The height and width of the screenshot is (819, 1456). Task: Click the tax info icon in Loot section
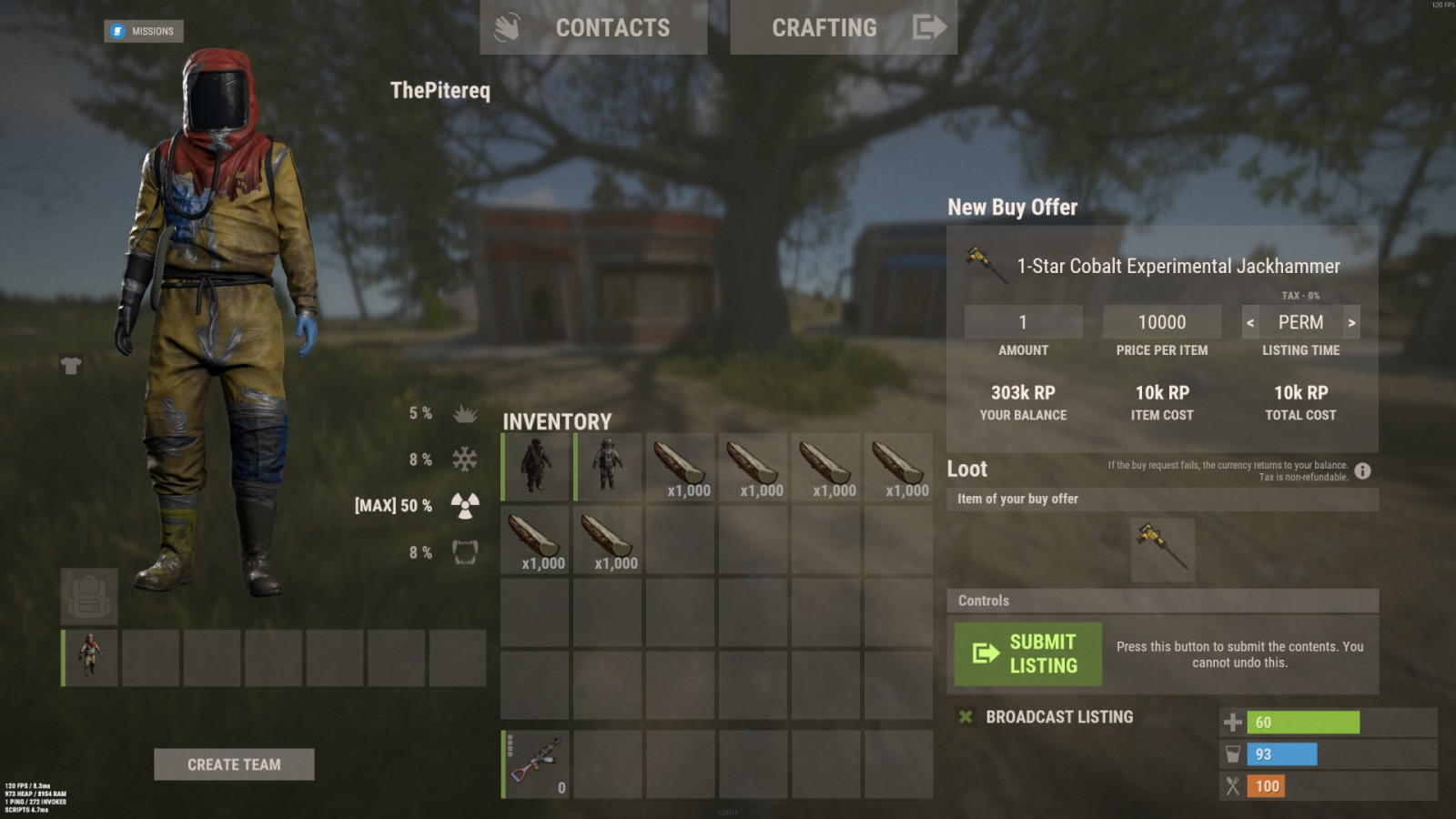tap(1362, 471)
